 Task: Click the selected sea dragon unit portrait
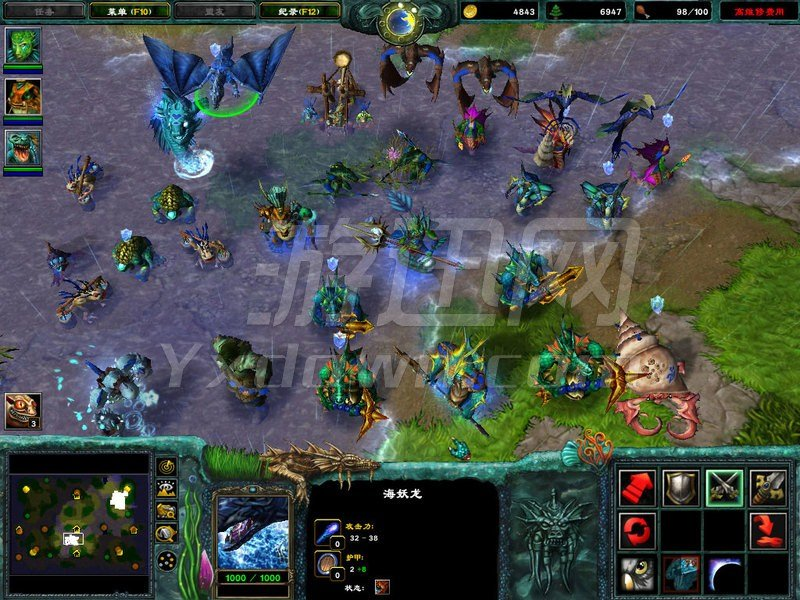point(252,531)
